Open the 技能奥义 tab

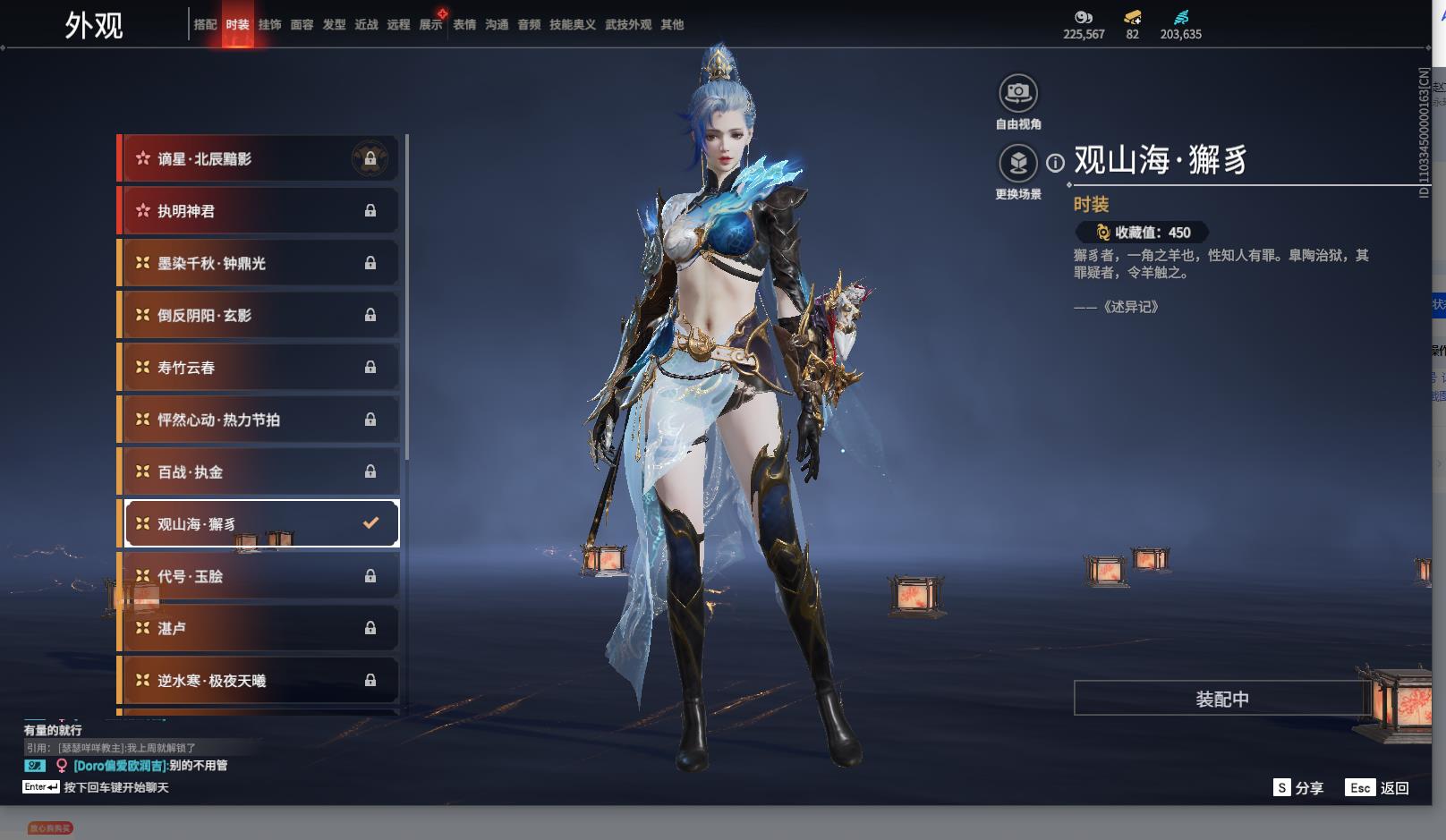(572, 25)
